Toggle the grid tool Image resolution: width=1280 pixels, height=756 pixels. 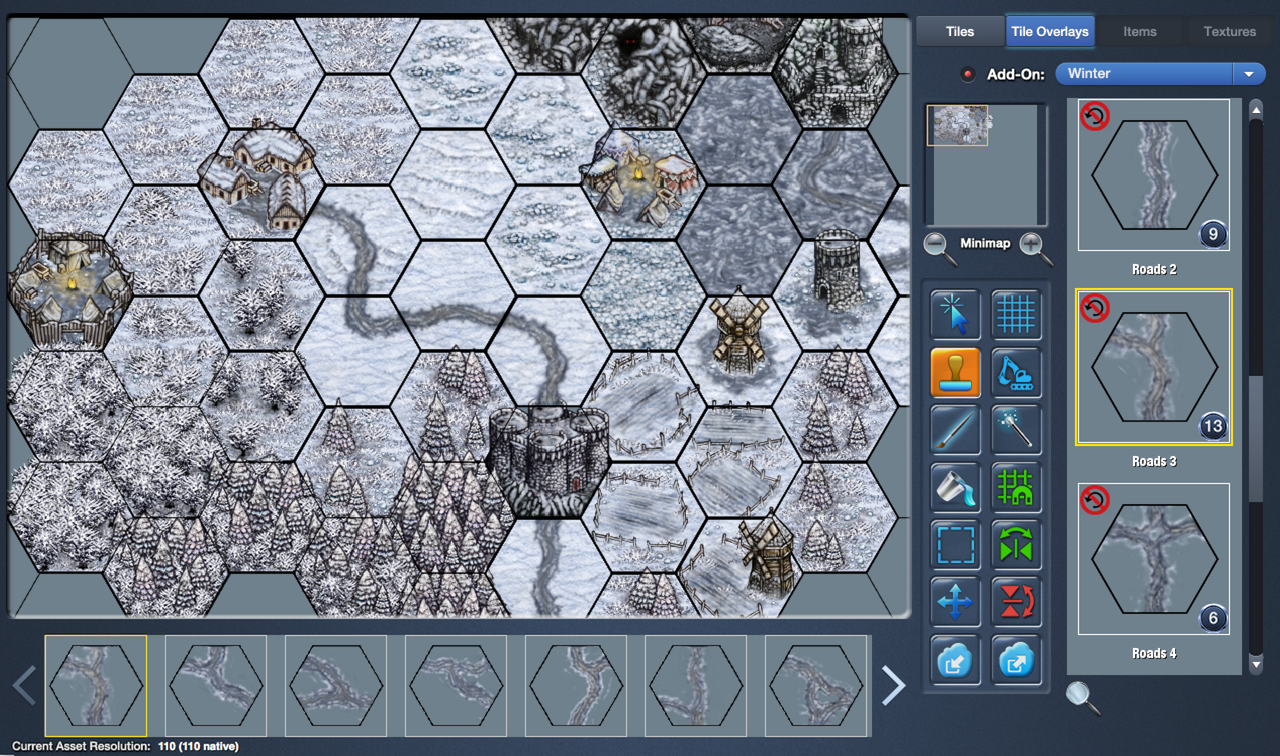click(1016, 315)
